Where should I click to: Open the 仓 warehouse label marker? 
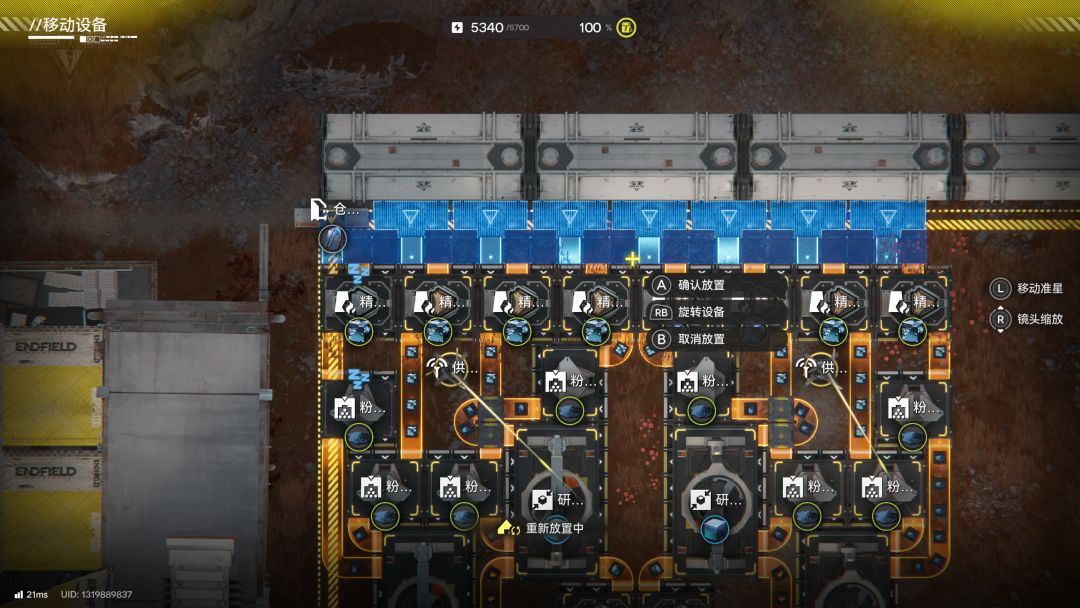[333, 209]
